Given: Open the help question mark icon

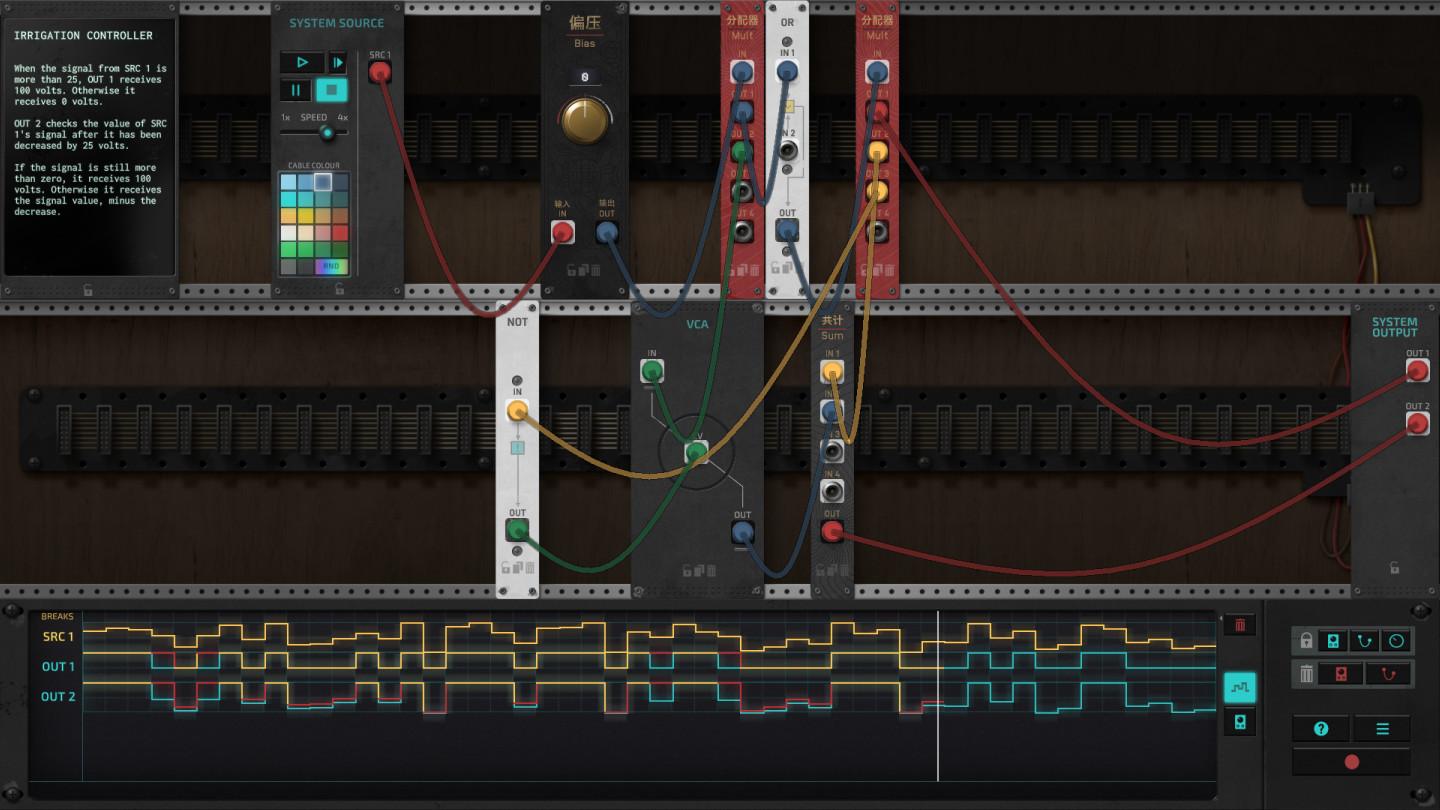Looking at the screenshot, I should click(x=1321, y=727).
